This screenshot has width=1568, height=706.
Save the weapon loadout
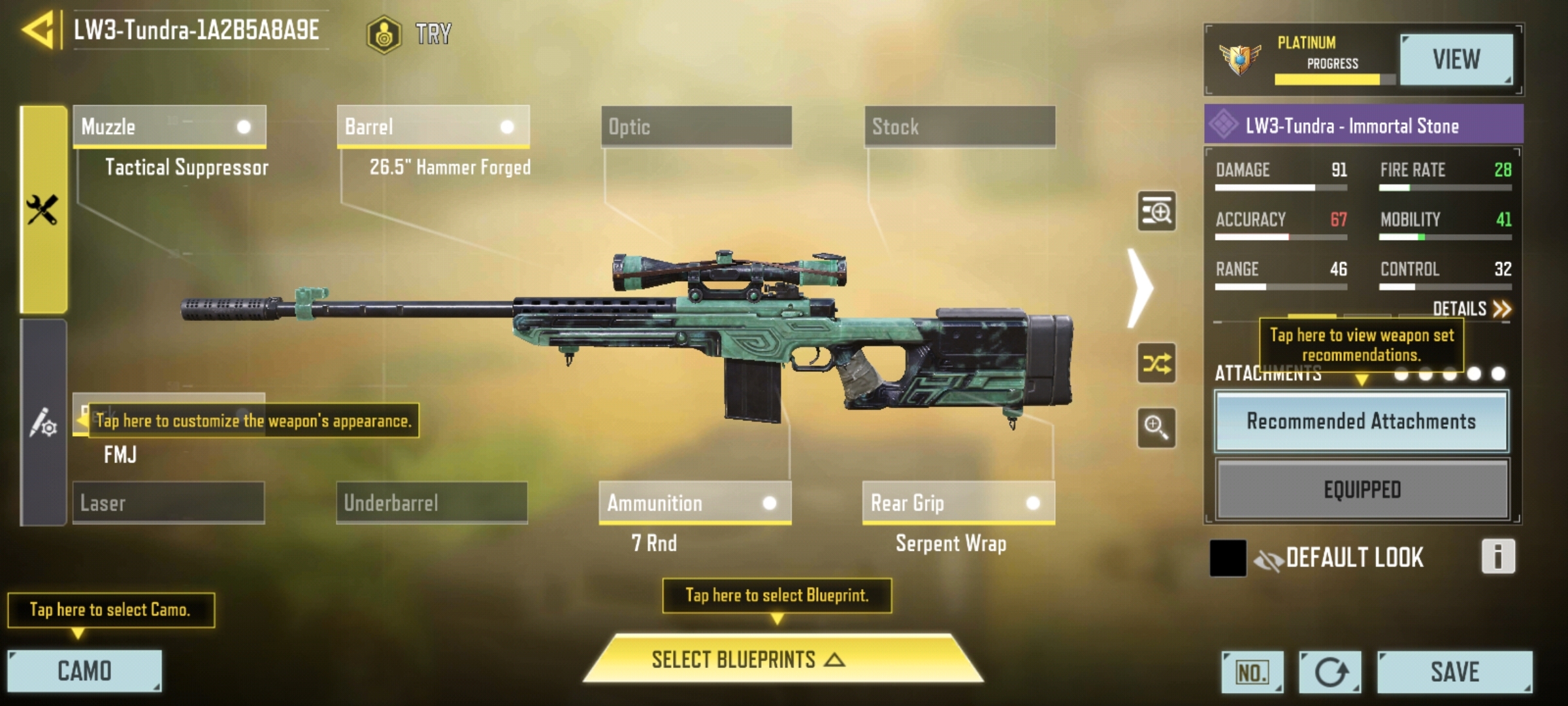click(x=1454, y=672)
